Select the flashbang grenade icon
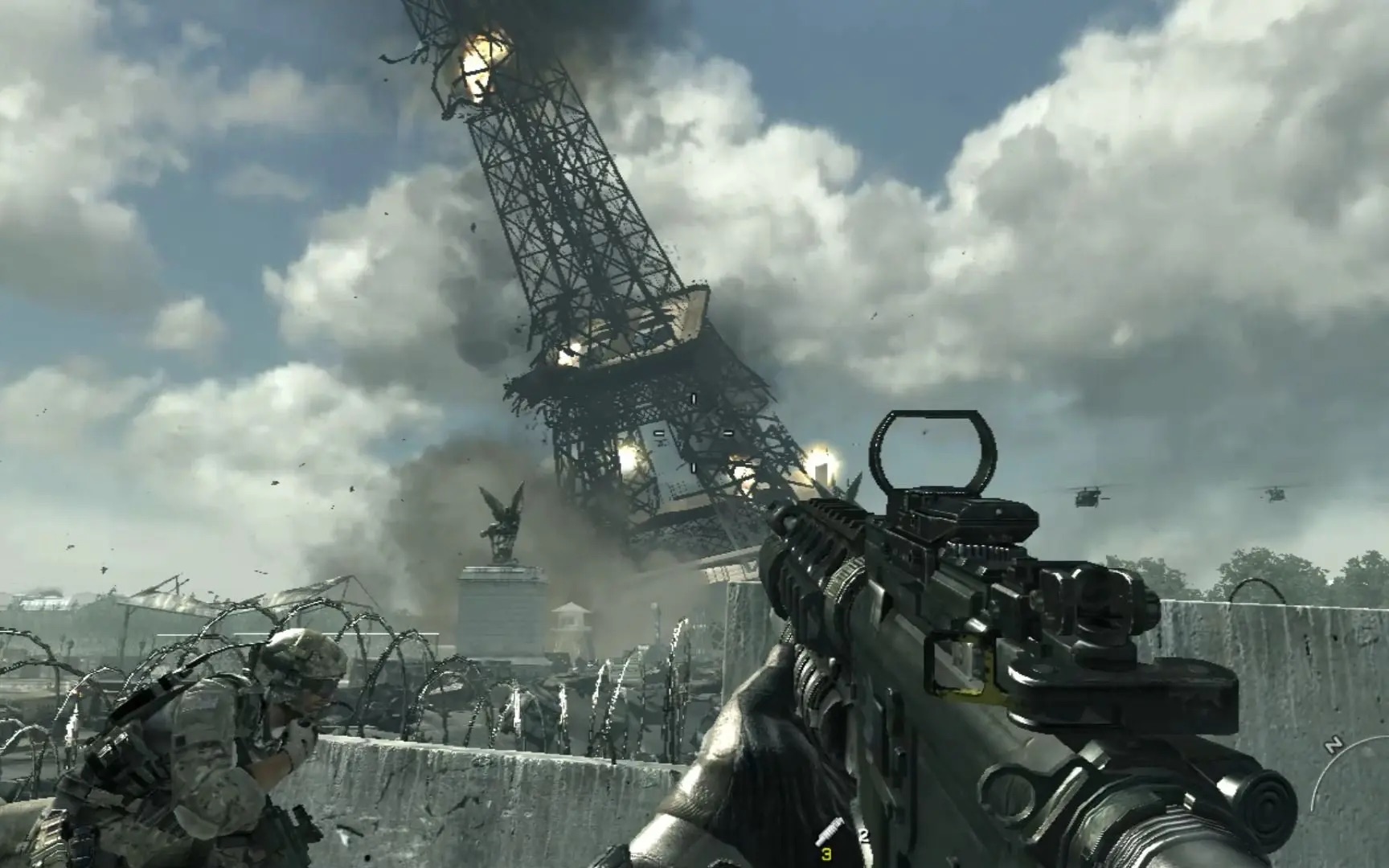Viewport: 1389px width, 868px height. (x=828, y=830)
